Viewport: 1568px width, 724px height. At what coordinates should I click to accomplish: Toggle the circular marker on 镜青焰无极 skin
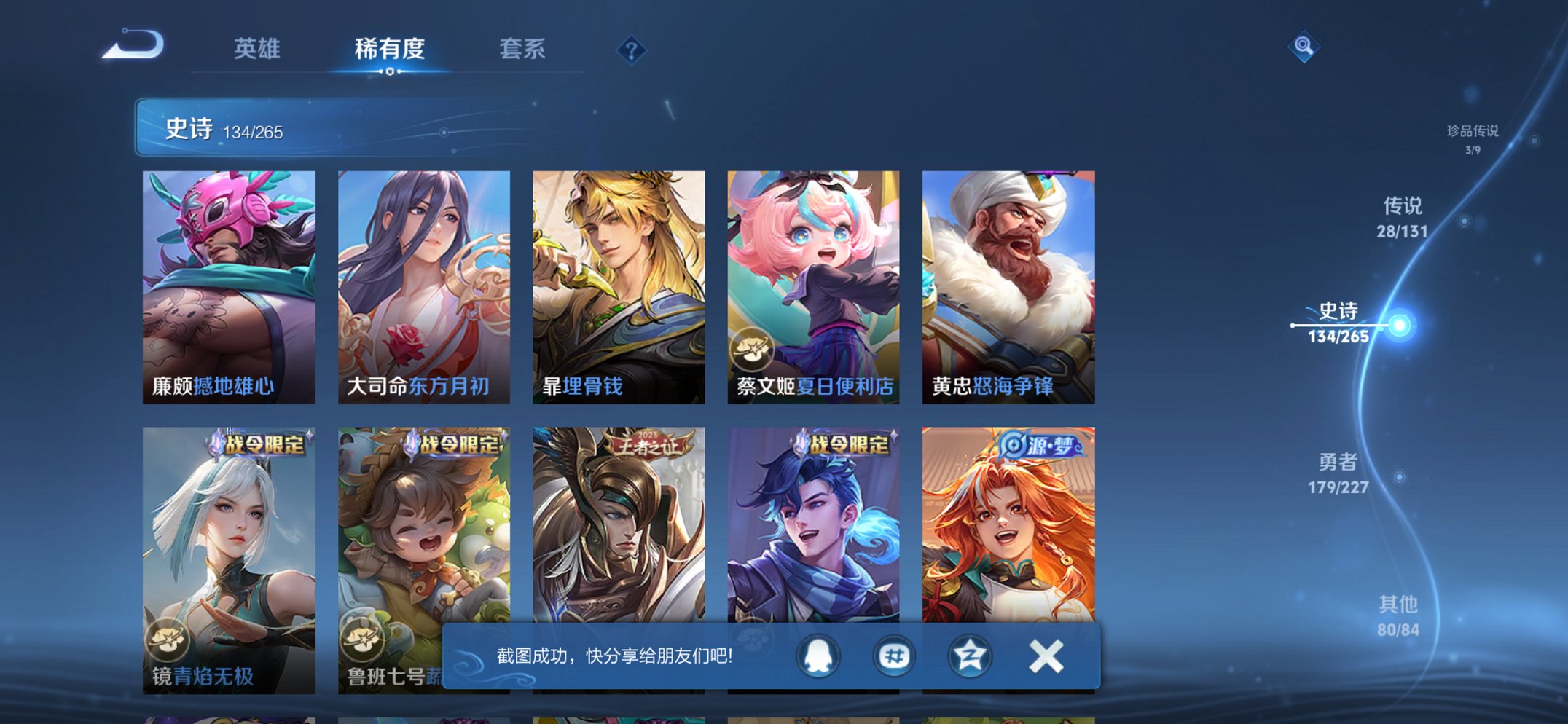168,637
